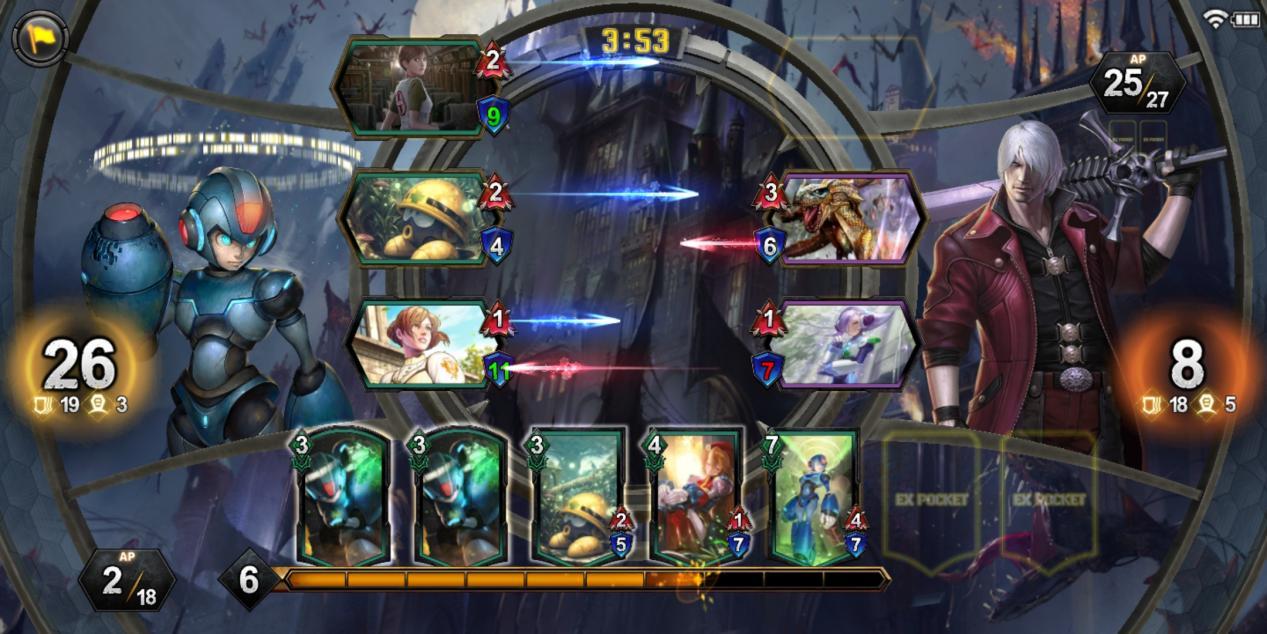Viewport: 1267px width, 634px height.
Task: Choose the cost-4 red-dressed girl hand card
Action: click(696, 497)
